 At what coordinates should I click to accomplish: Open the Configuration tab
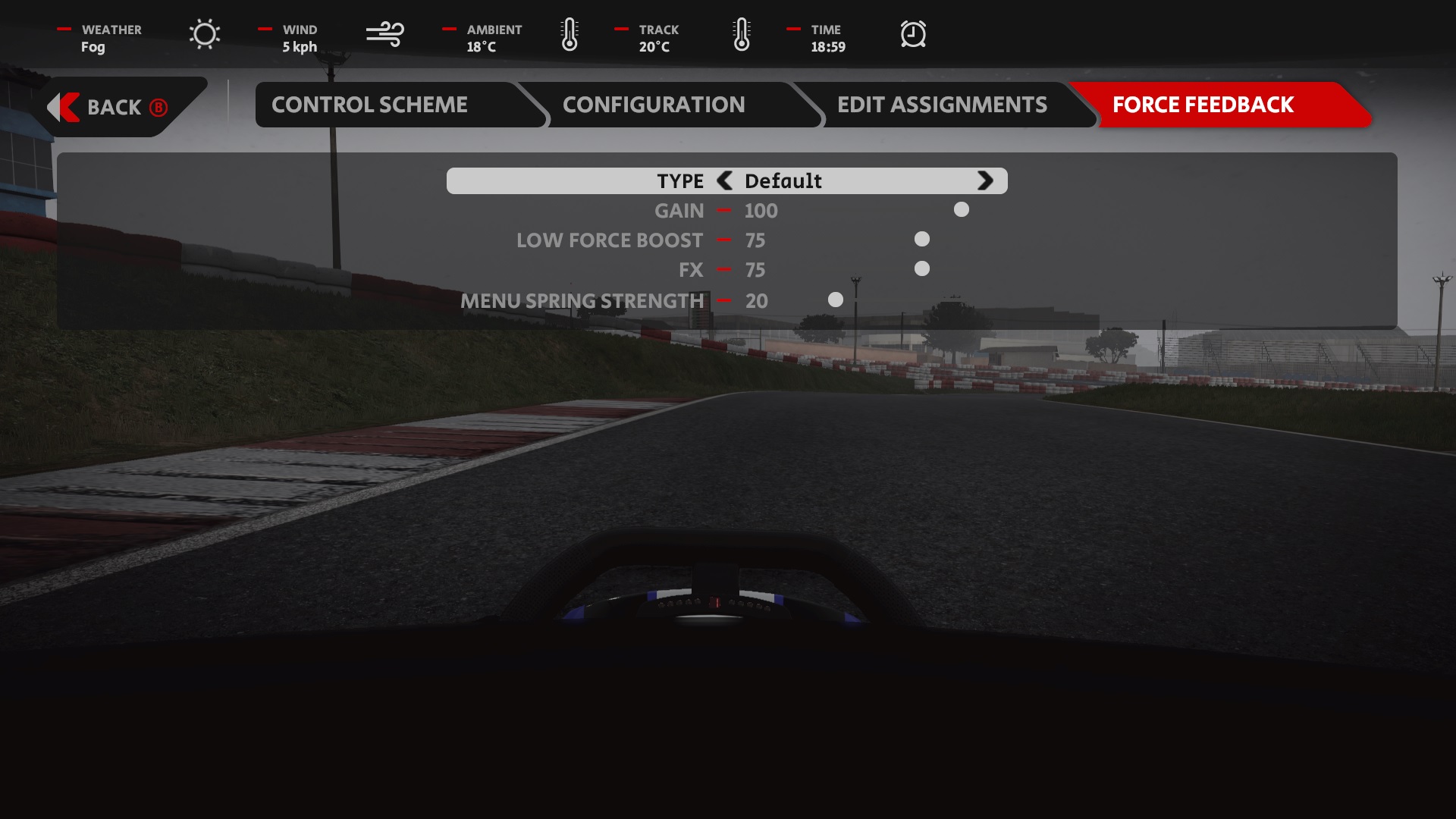click(653, 105)
